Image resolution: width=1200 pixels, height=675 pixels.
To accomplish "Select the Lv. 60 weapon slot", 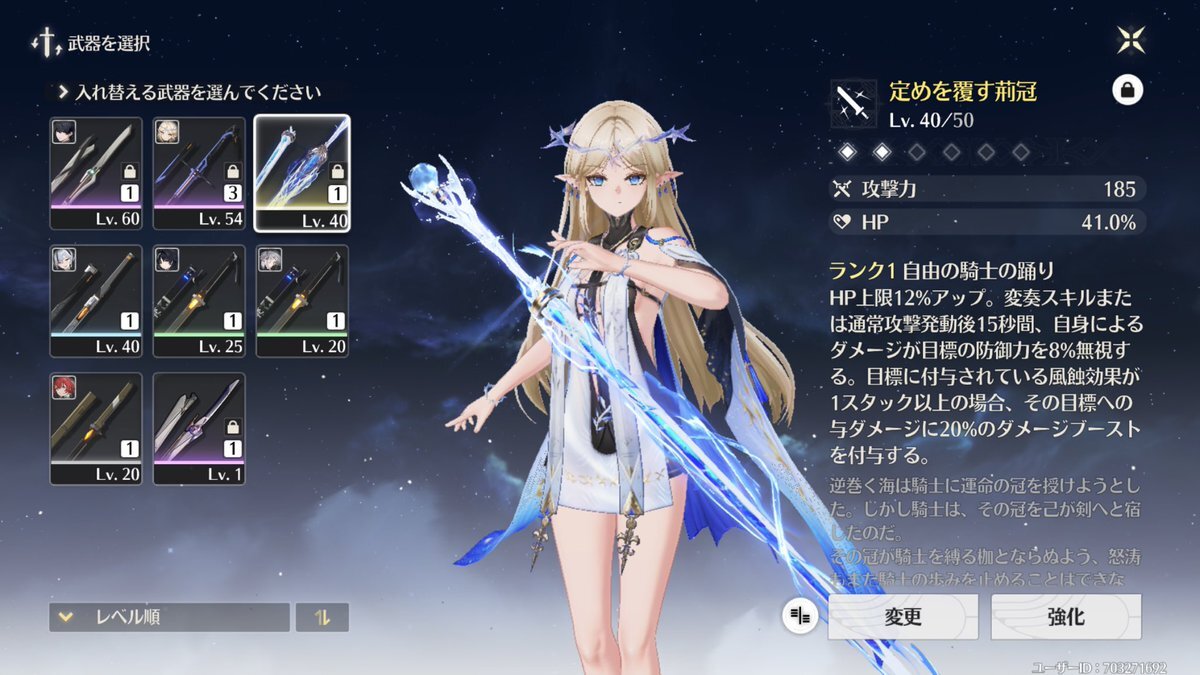I will pos(96,173).
